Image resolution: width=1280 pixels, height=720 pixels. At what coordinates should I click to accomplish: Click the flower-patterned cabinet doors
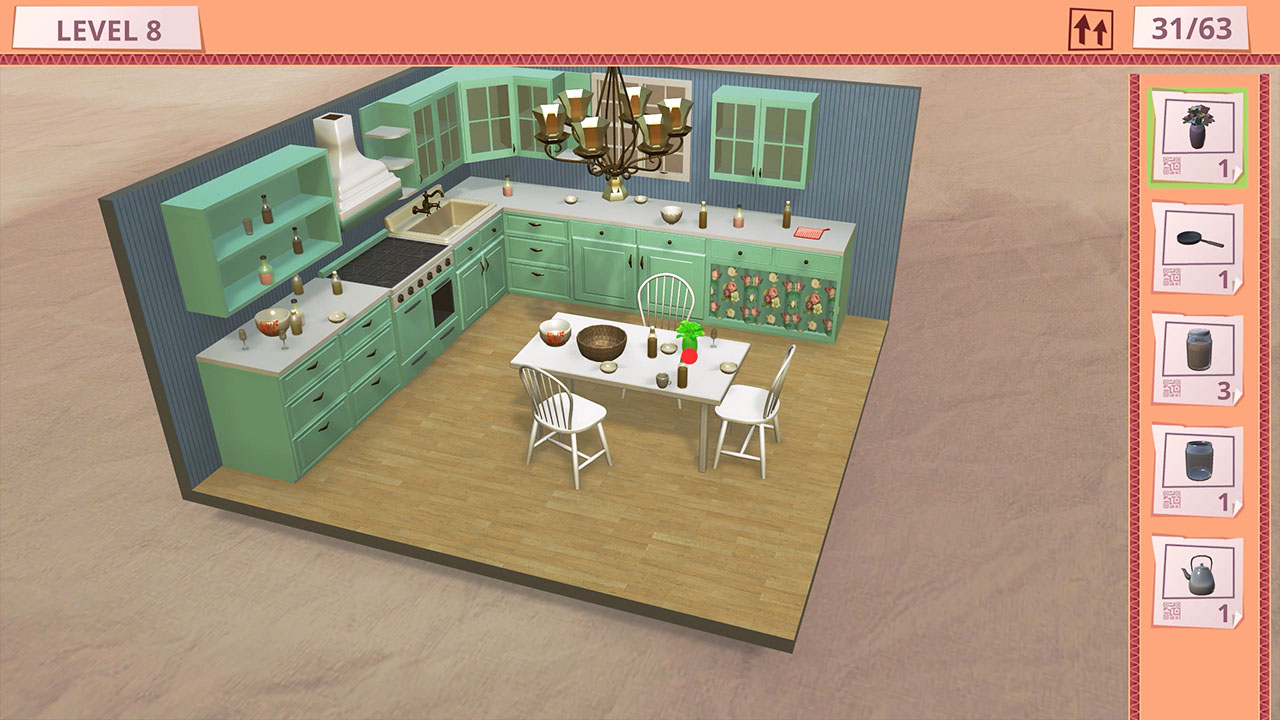[x=770, y=290]
